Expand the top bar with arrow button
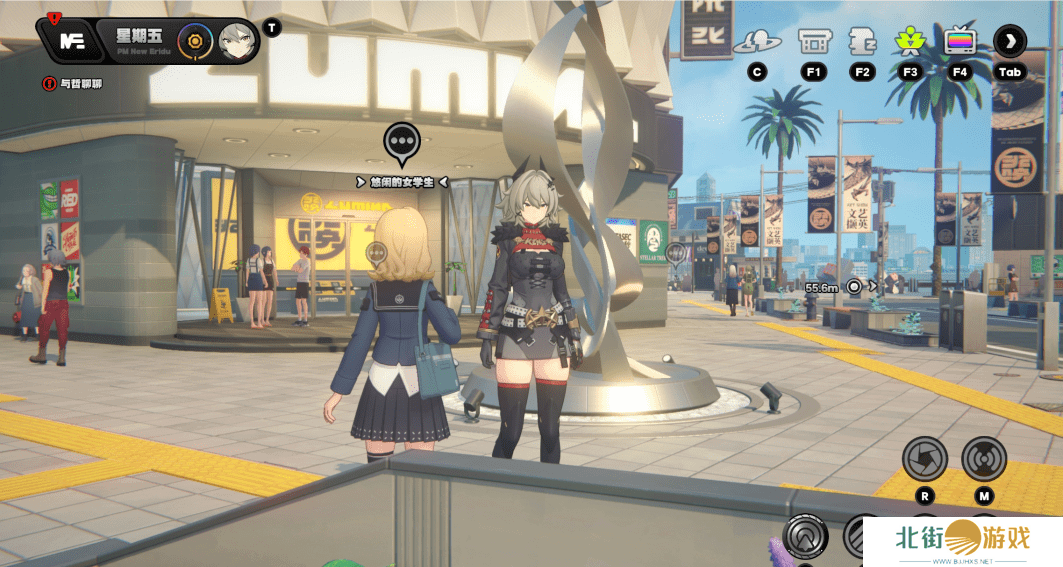 click(1010, 42)
